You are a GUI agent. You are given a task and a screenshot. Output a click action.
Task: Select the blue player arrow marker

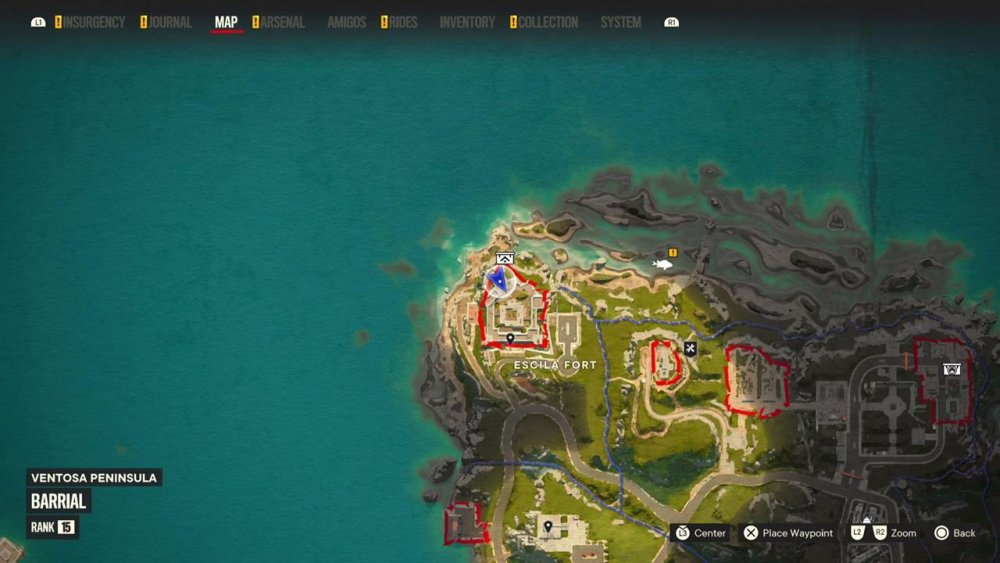(x=497, y=280)
